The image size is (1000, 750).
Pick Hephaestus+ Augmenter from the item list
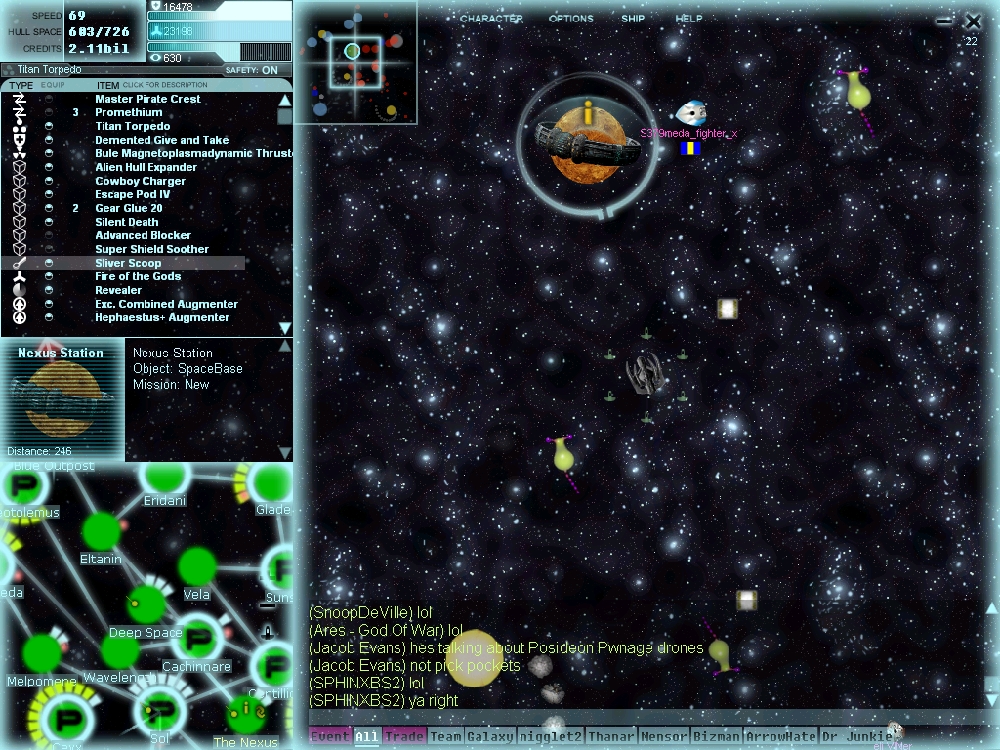[162, 318]
